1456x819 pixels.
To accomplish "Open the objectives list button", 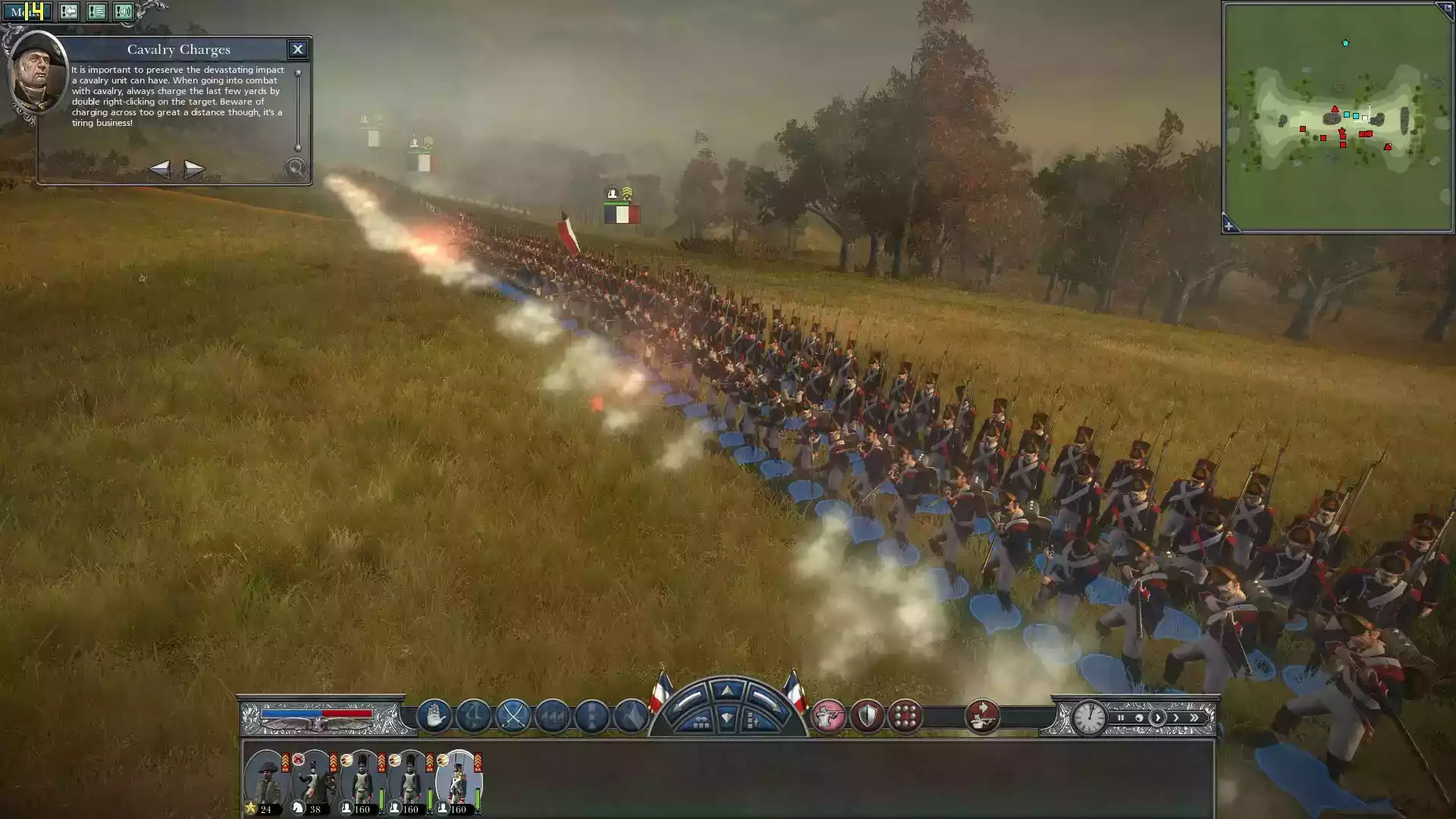I will 96,11.
